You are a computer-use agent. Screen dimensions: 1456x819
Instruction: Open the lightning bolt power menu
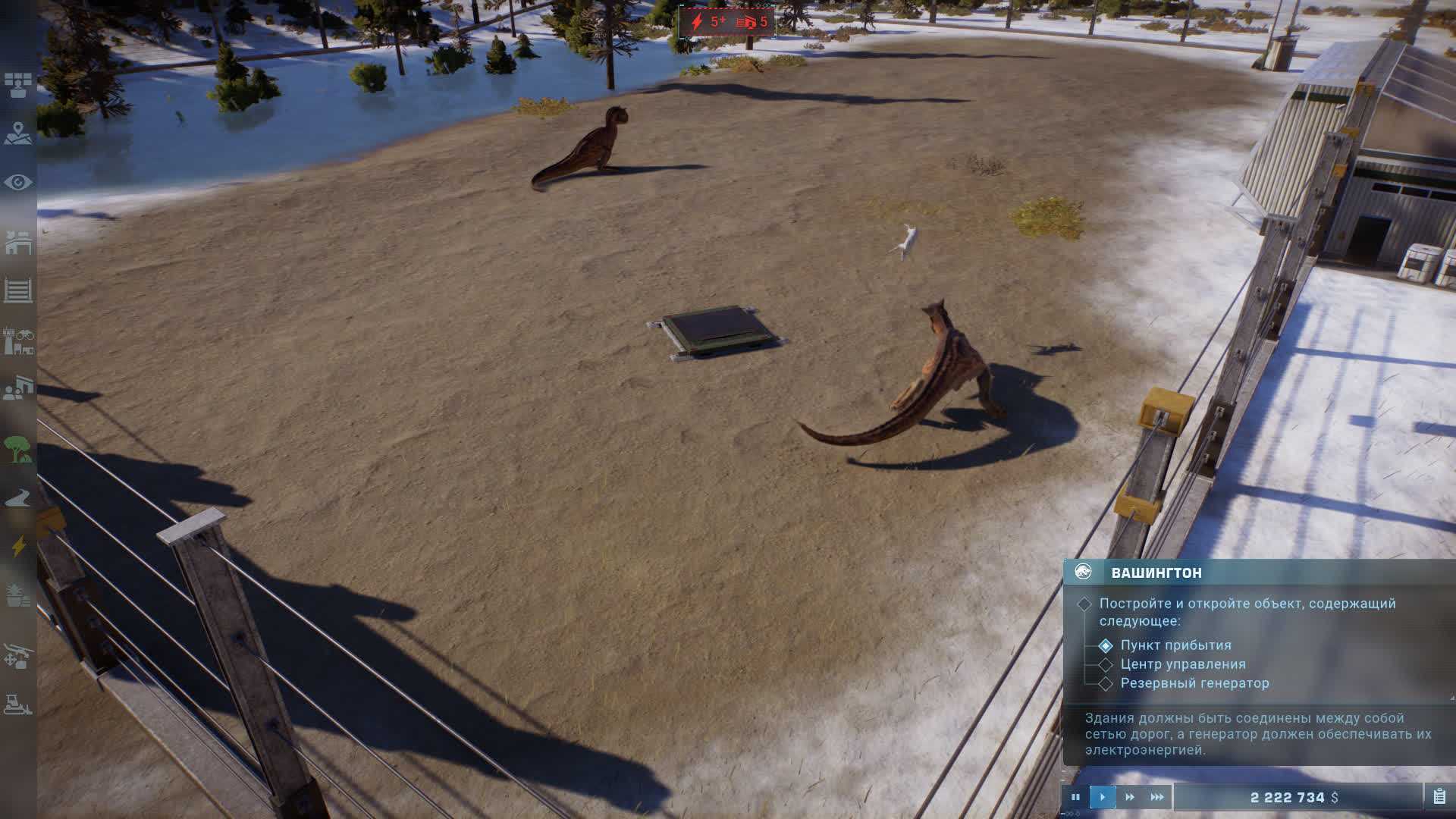(x=18, y=546)
